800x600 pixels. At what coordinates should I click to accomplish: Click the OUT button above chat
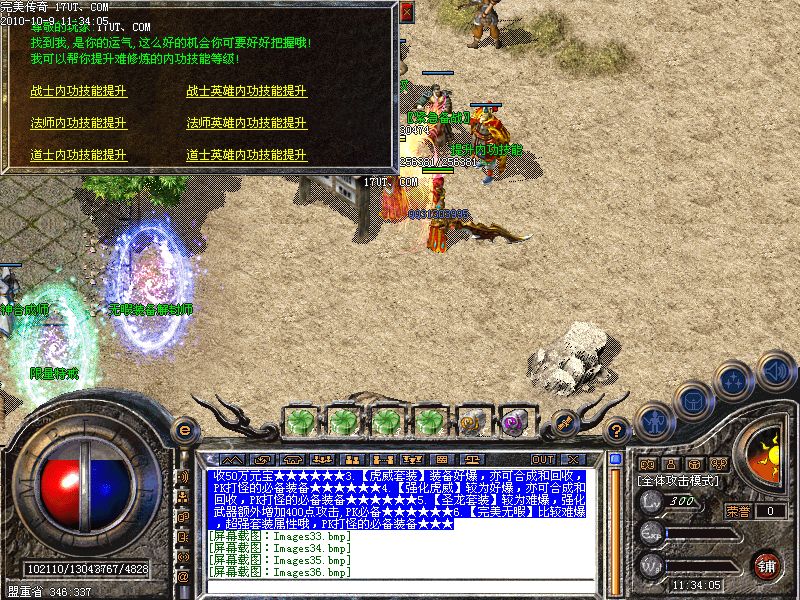pos(543,459)
